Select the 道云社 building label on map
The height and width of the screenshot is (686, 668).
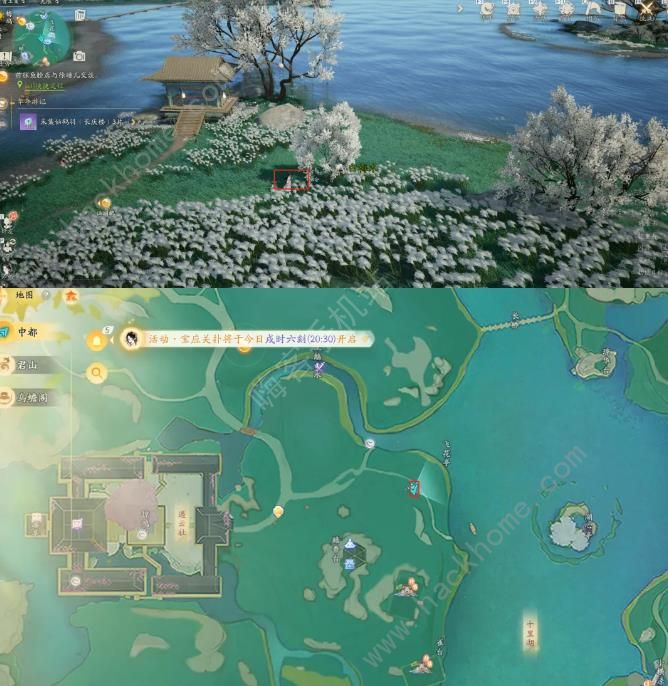pyautogui.click(x=182, y=522)
